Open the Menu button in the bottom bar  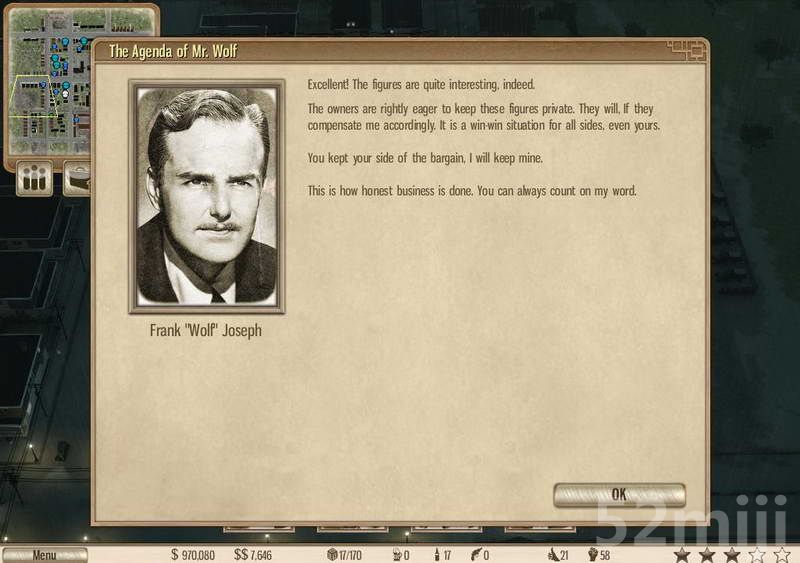(44, 555)
